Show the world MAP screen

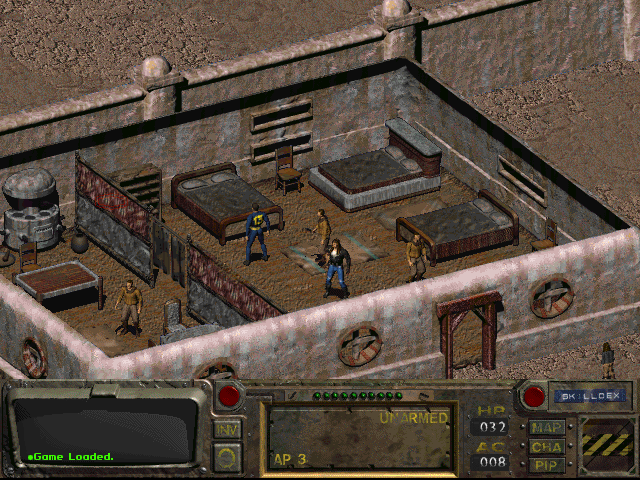pyautogui.click(x=547, y=428)
